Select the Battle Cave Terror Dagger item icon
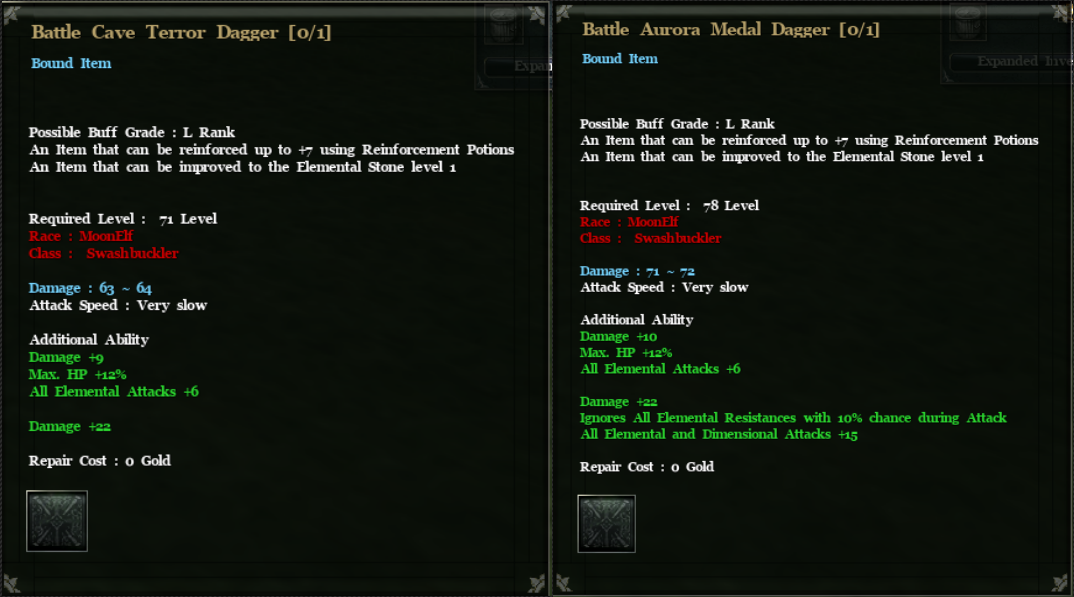 [x=57, y=520]
